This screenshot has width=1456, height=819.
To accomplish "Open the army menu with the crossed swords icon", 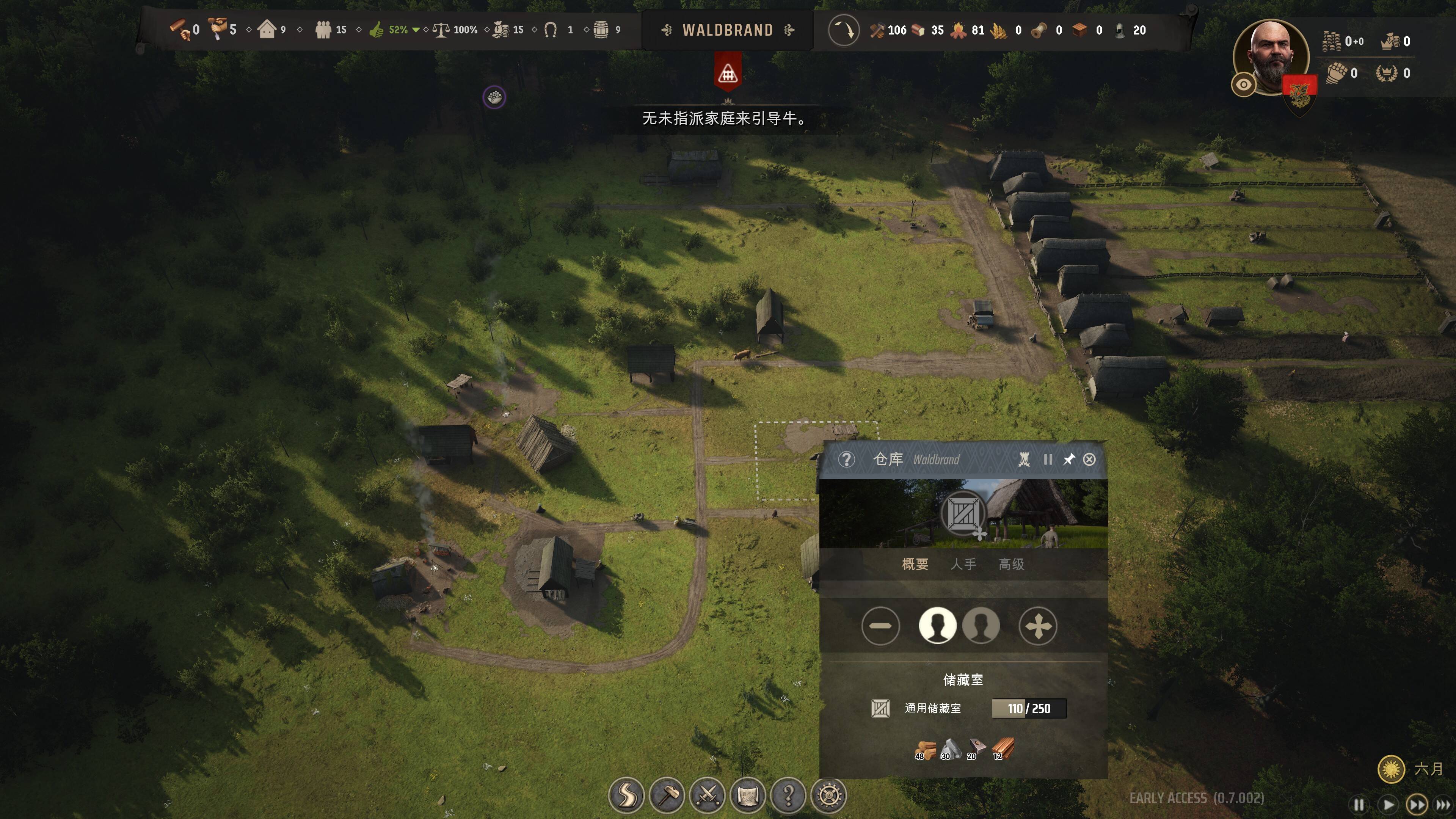I will pyautogui.click(x=707, y=796).
